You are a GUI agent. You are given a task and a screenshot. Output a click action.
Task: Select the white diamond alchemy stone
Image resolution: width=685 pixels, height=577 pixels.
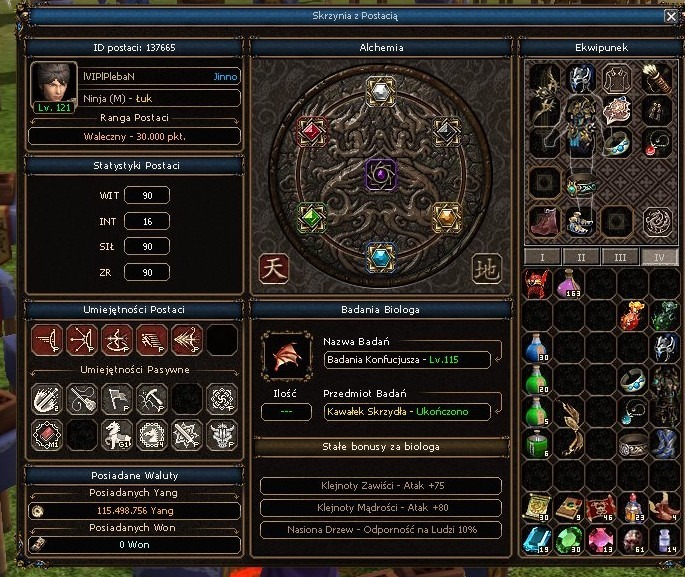(380, 92)
